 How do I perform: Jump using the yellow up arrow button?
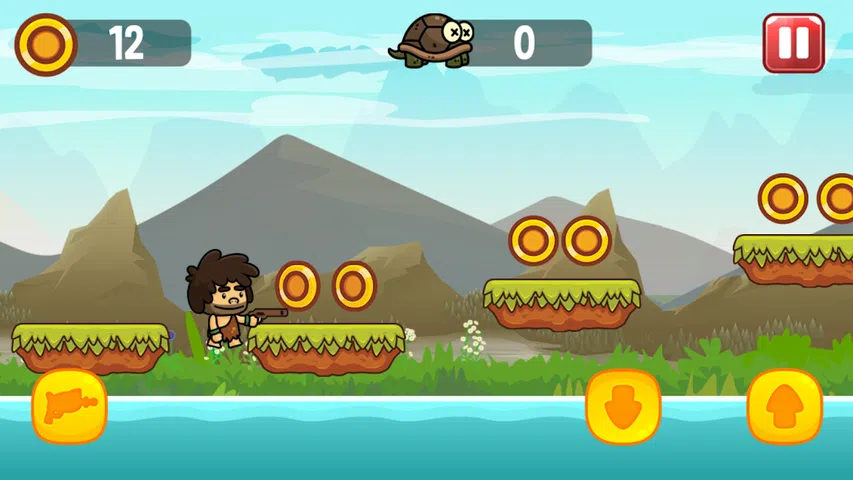tap(784, 406)
